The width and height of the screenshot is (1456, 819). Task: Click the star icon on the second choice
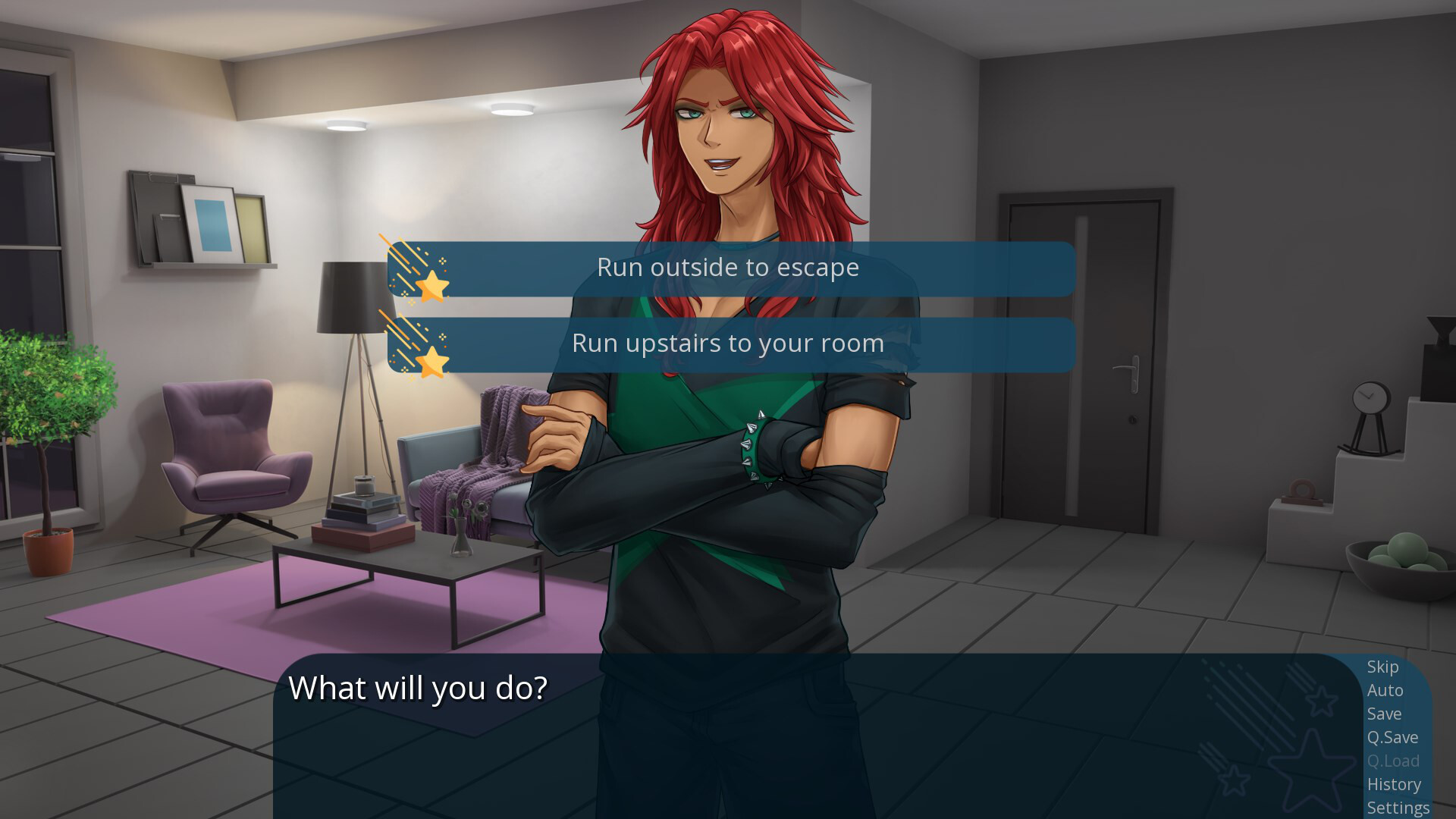click(x=432, y=360)
